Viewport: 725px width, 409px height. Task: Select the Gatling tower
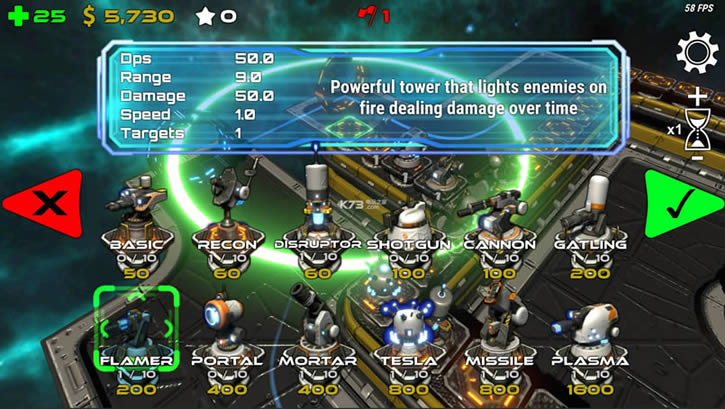[x=589, y=208]
